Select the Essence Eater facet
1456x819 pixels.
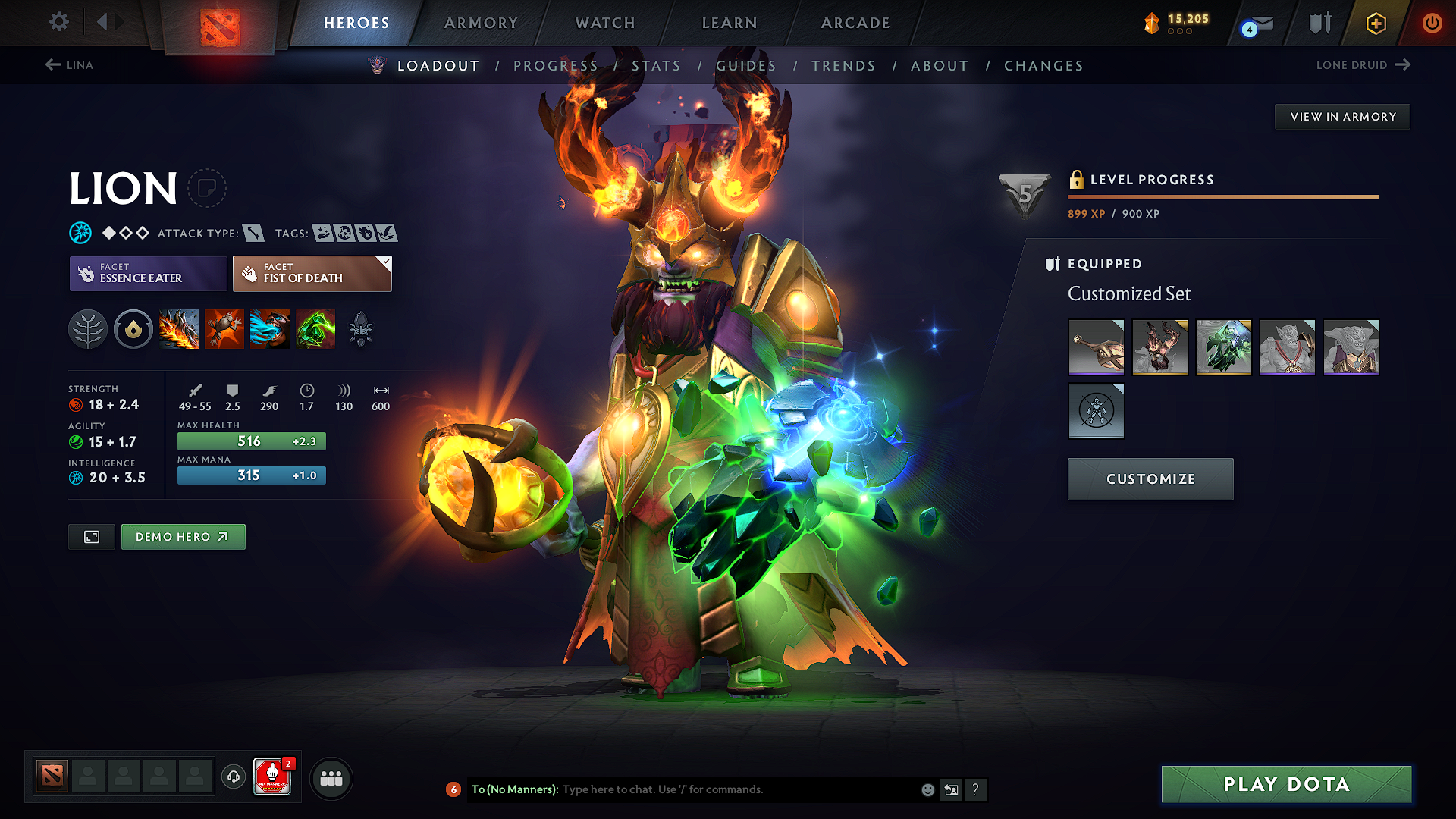pyautogui.click(x=147, y=273)
